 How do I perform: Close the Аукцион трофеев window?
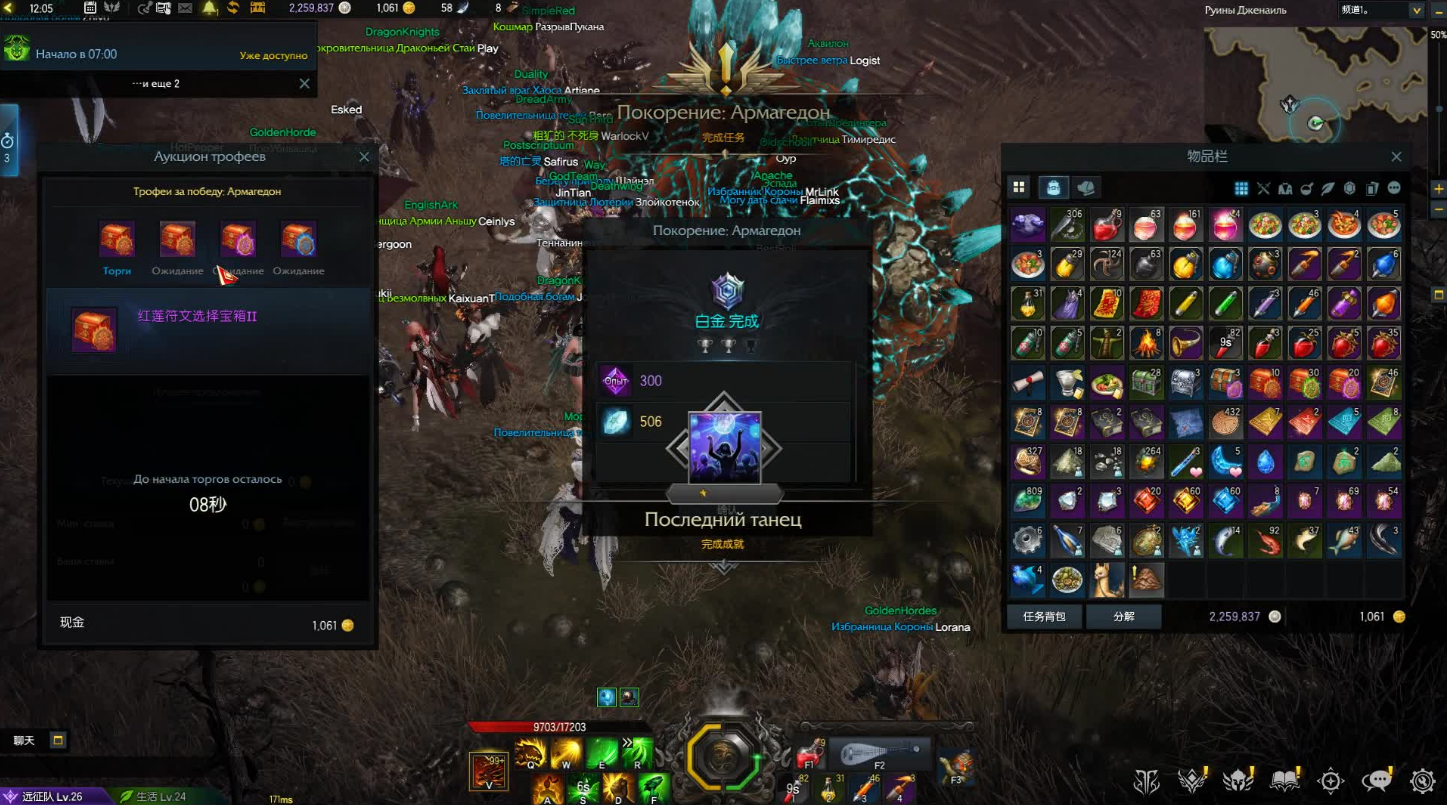[364, 157]
